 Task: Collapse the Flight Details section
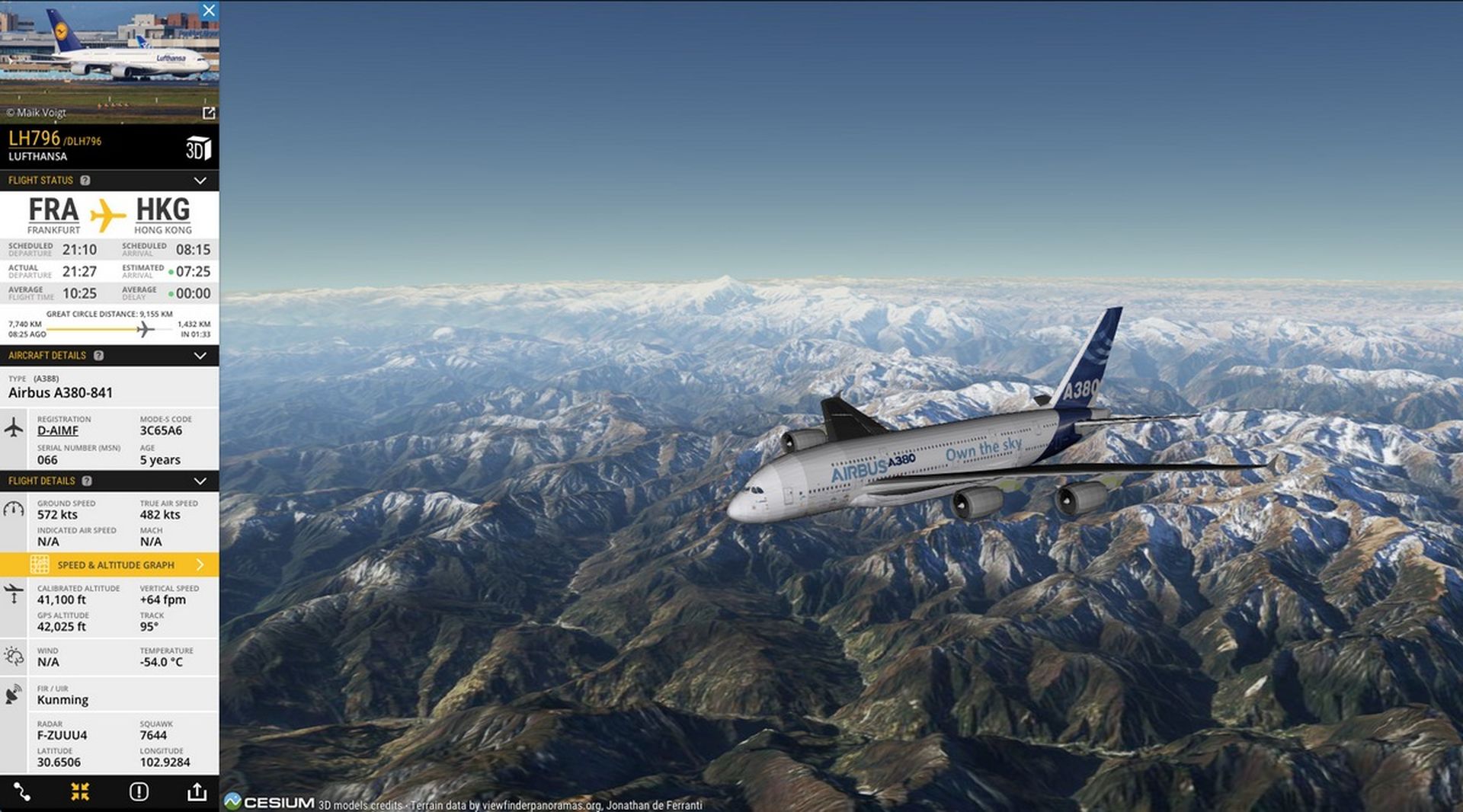coord(200,481)
